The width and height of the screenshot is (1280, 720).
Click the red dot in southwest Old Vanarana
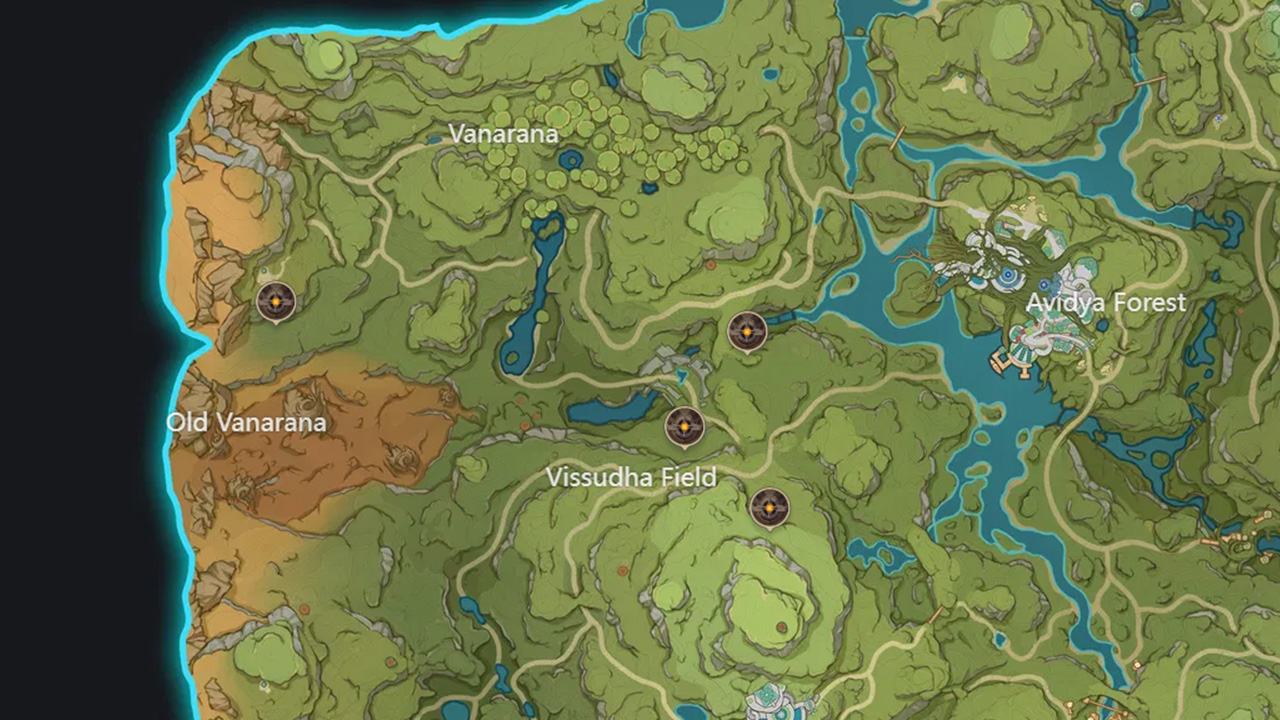coord(305,609)
